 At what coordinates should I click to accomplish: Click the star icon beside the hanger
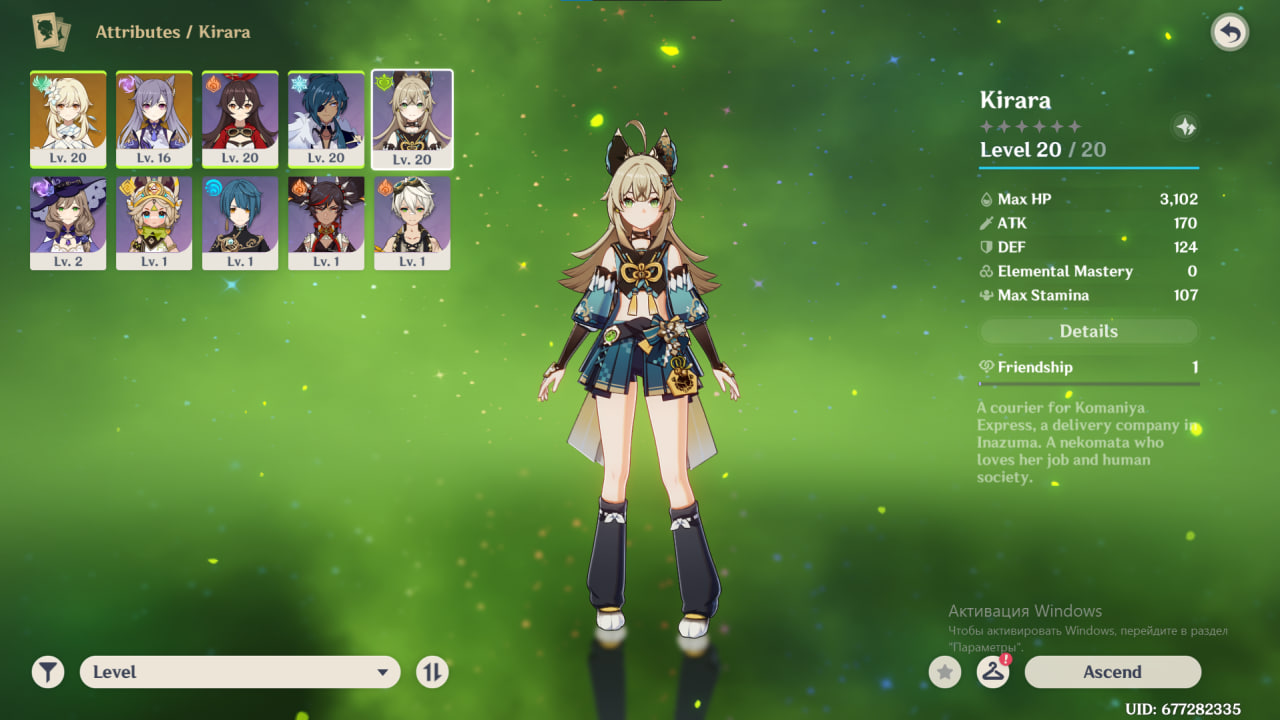(945, 672)
